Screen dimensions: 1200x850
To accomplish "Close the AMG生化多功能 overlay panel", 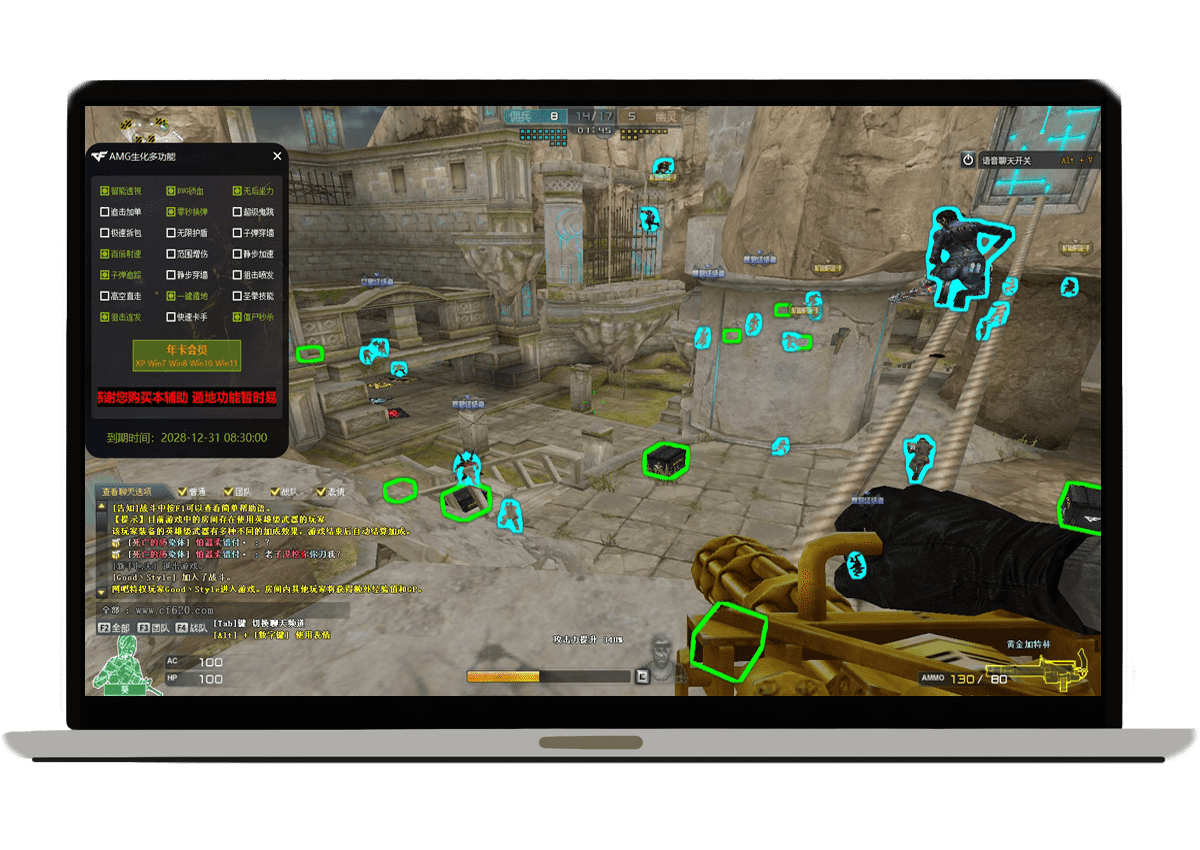I will tap(277, 156).
